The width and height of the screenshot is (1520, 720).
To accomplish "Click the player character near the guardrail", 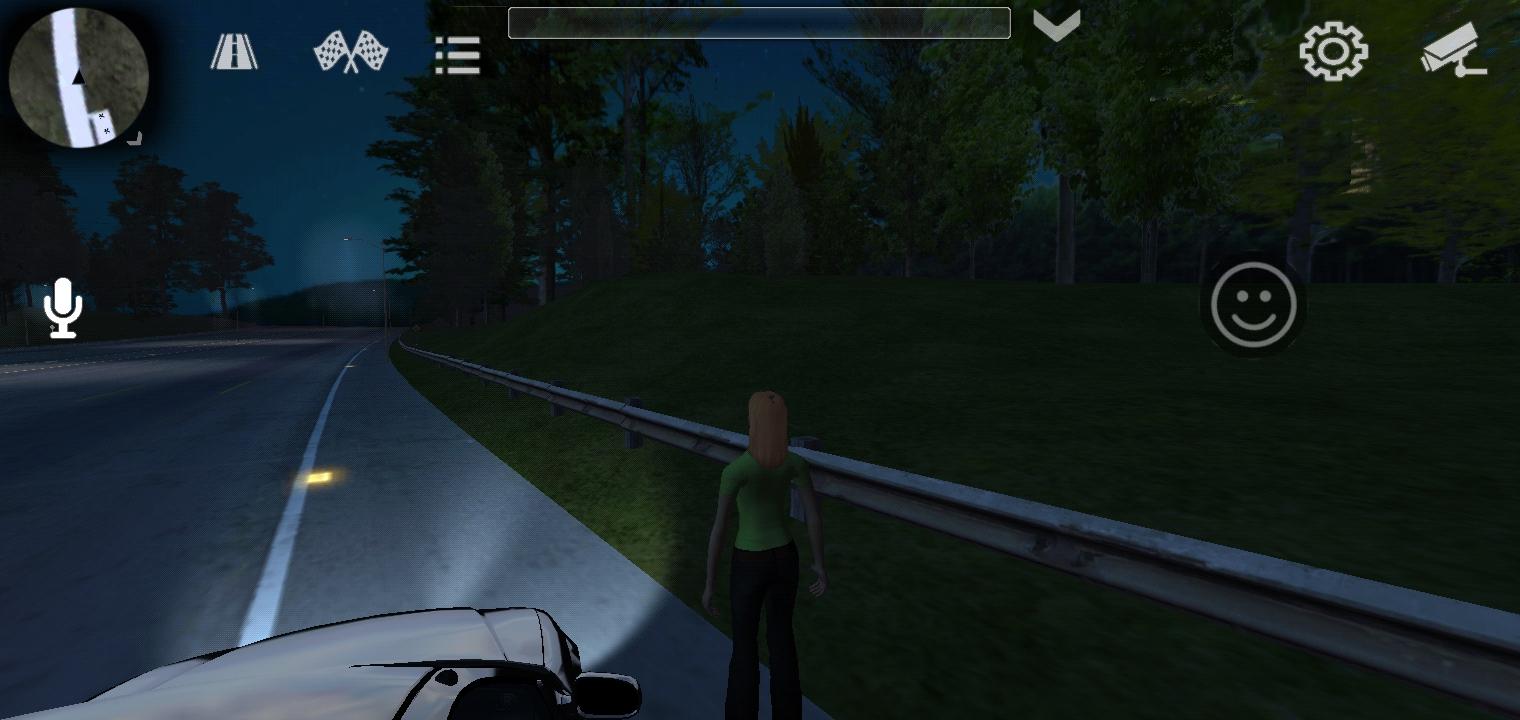I will (765, 520).
